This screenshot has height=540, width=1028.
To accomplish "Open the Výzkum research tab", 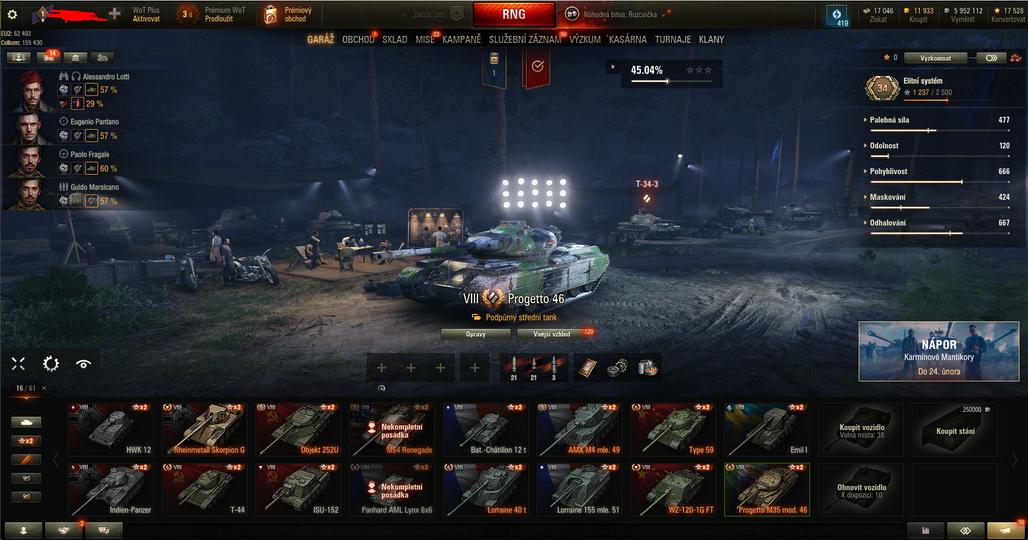I will (585, 40).
